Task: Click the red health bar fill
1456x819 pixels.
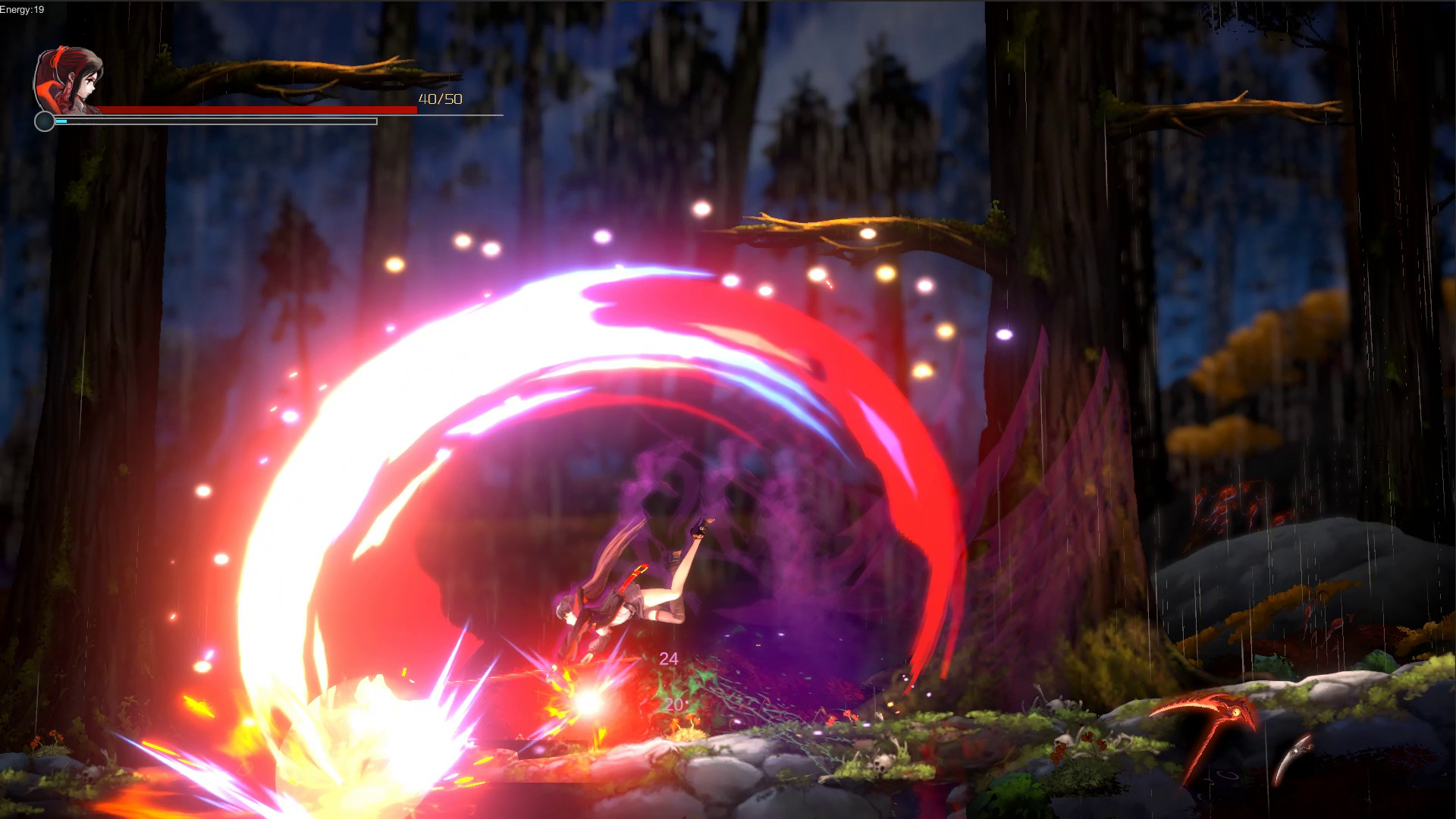Action: (x=258, y=110)
